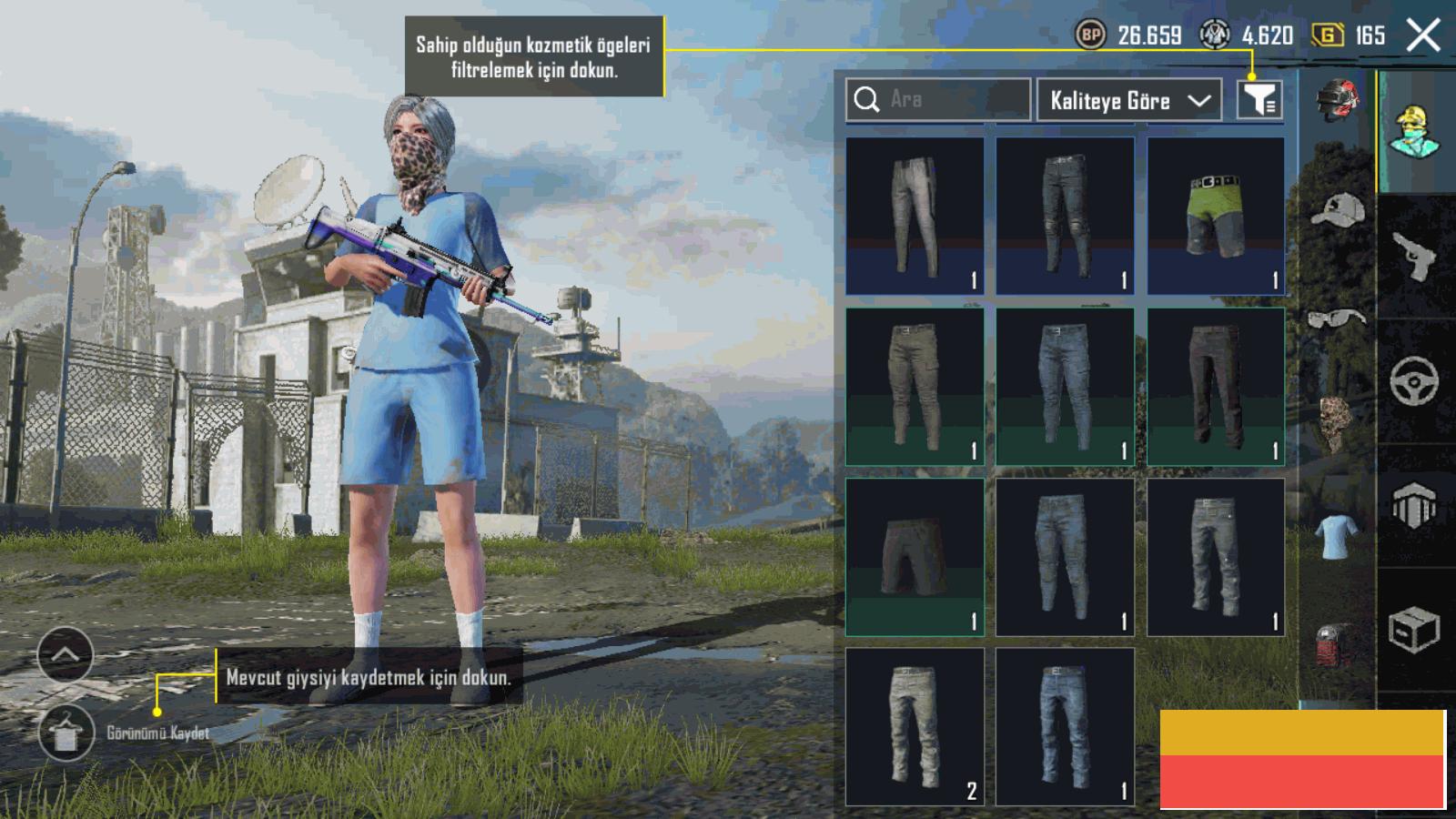The height and width of the screenshot is (819, 1456).
Task: Choose the pants with quantity 2
Action: 915,727
